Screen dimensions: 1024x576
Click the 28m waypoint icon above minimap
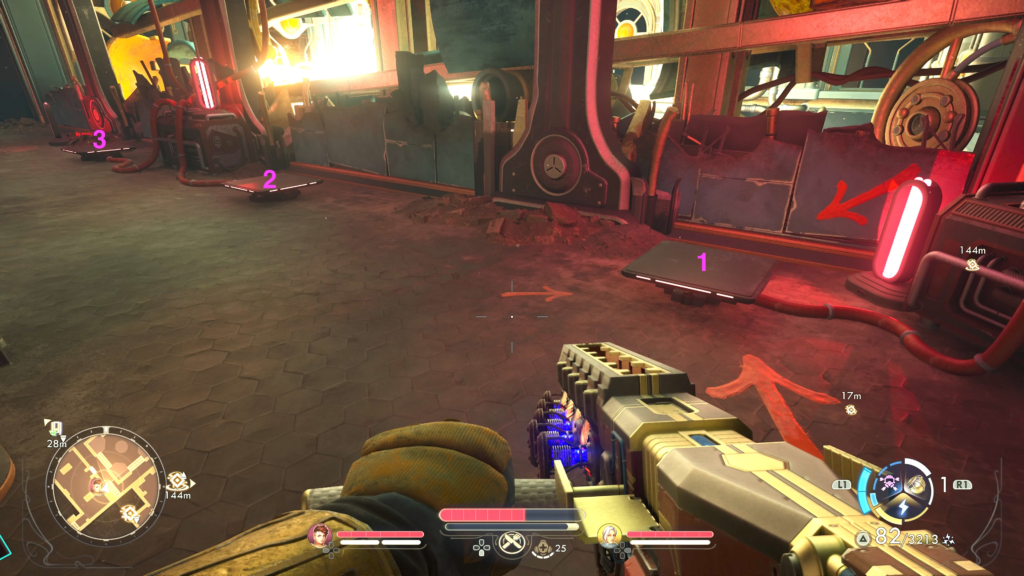tap(56, 428)
